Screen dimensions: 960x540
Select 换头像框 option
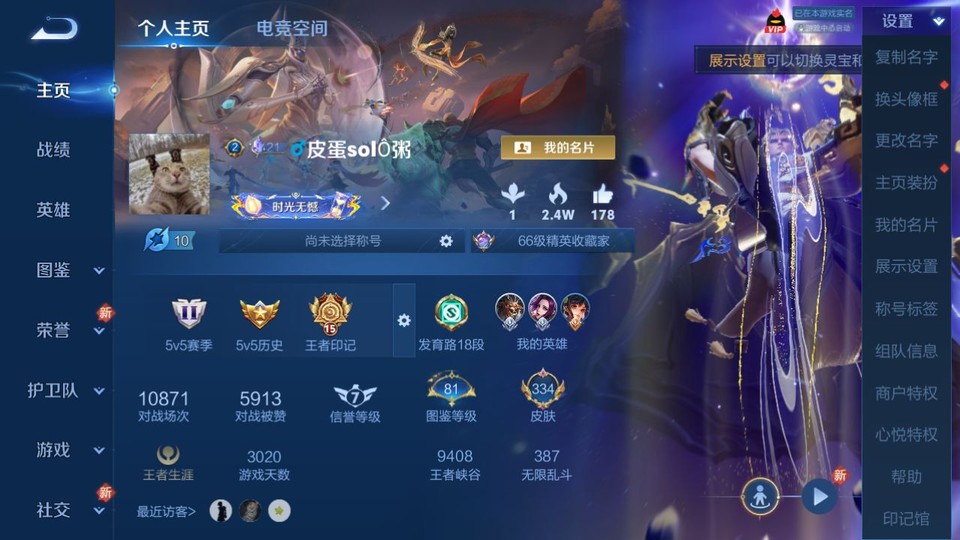(906, 99)
